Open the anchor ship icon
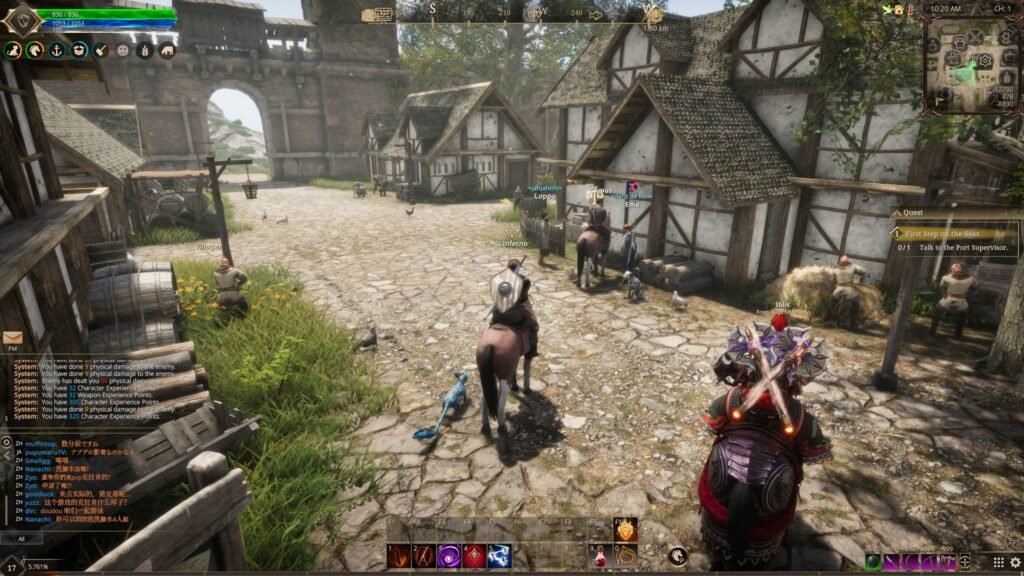1024x576 pixels. [57, 49]
